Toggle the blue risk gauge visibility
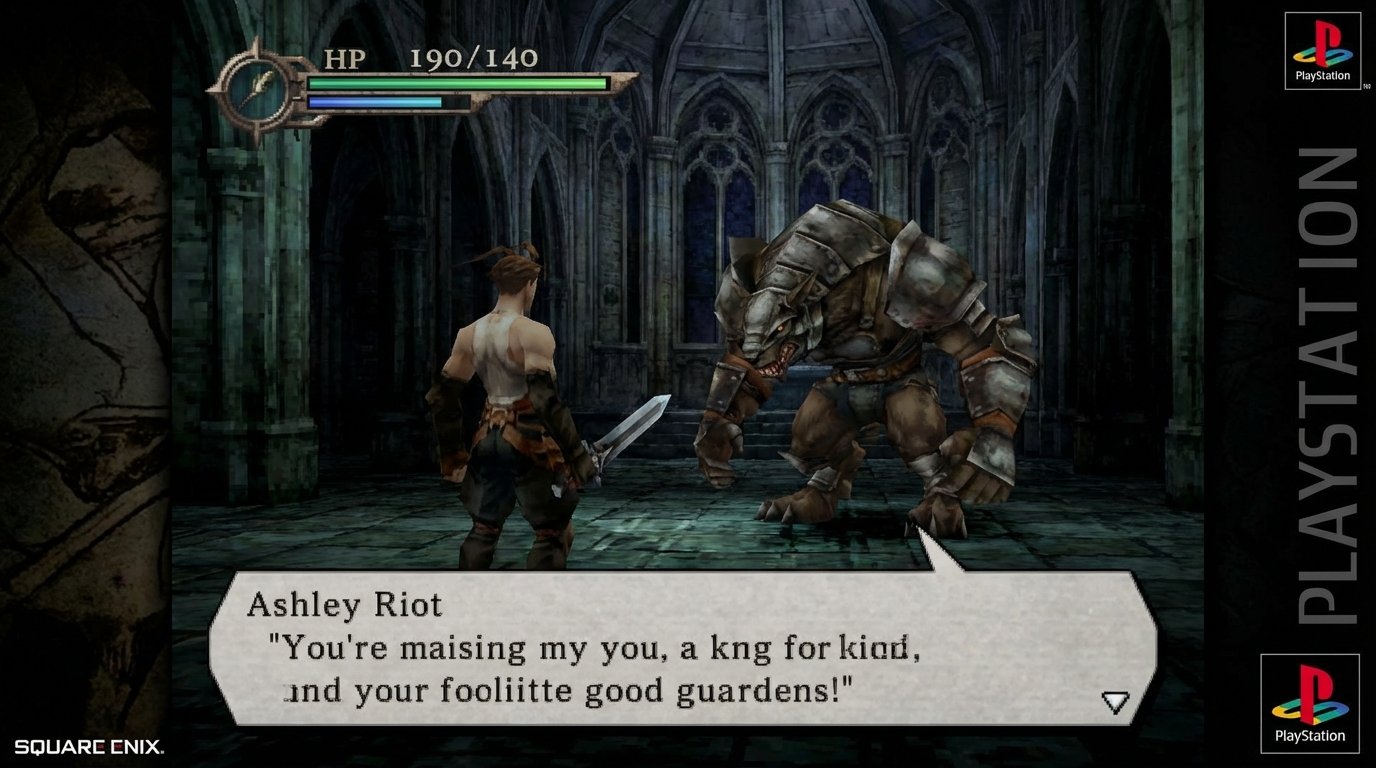This screenshot has width=1376, height=768. [x=375, y=102]
